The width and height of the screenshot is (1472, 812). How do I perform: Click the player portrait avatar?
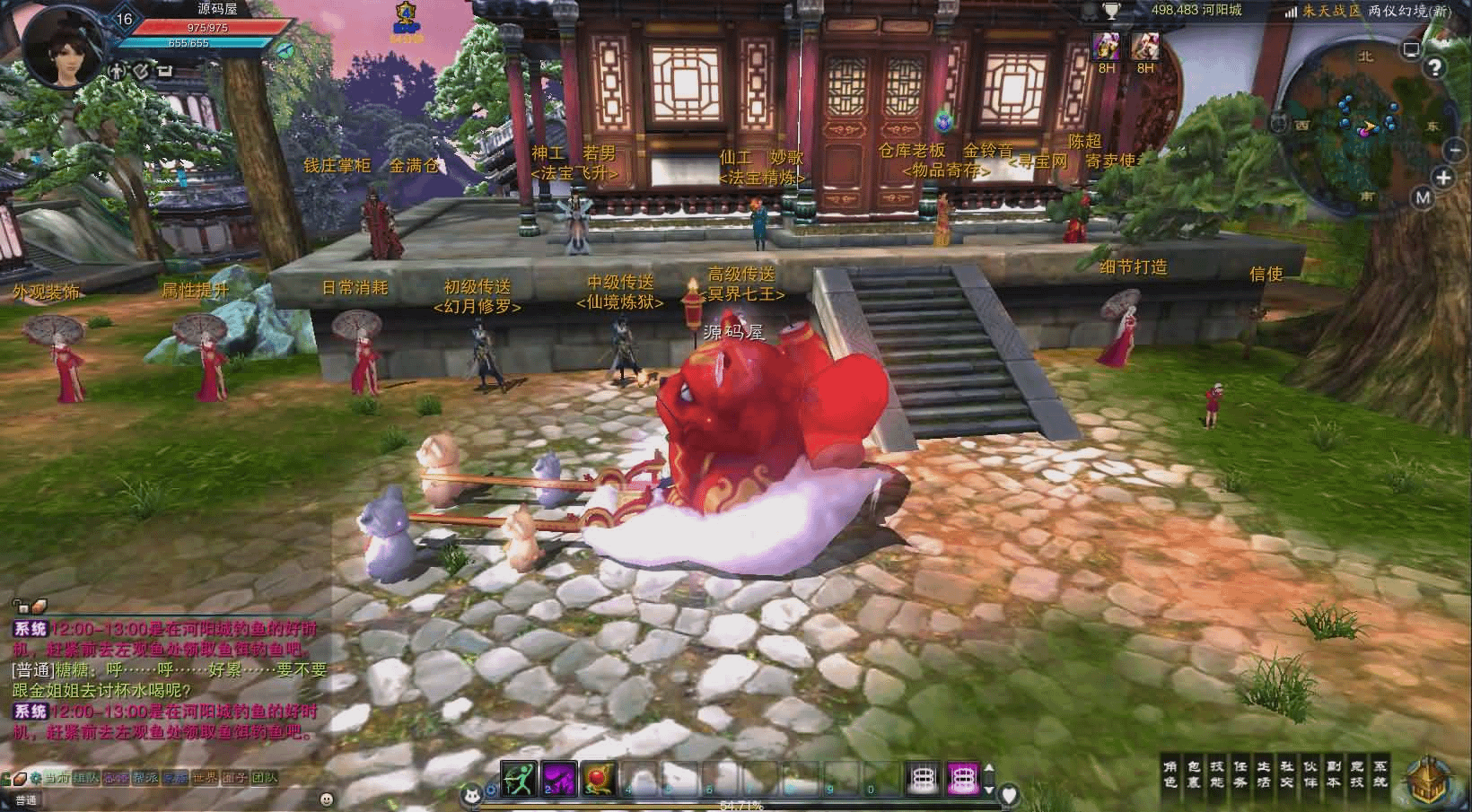tap(59, 45)
